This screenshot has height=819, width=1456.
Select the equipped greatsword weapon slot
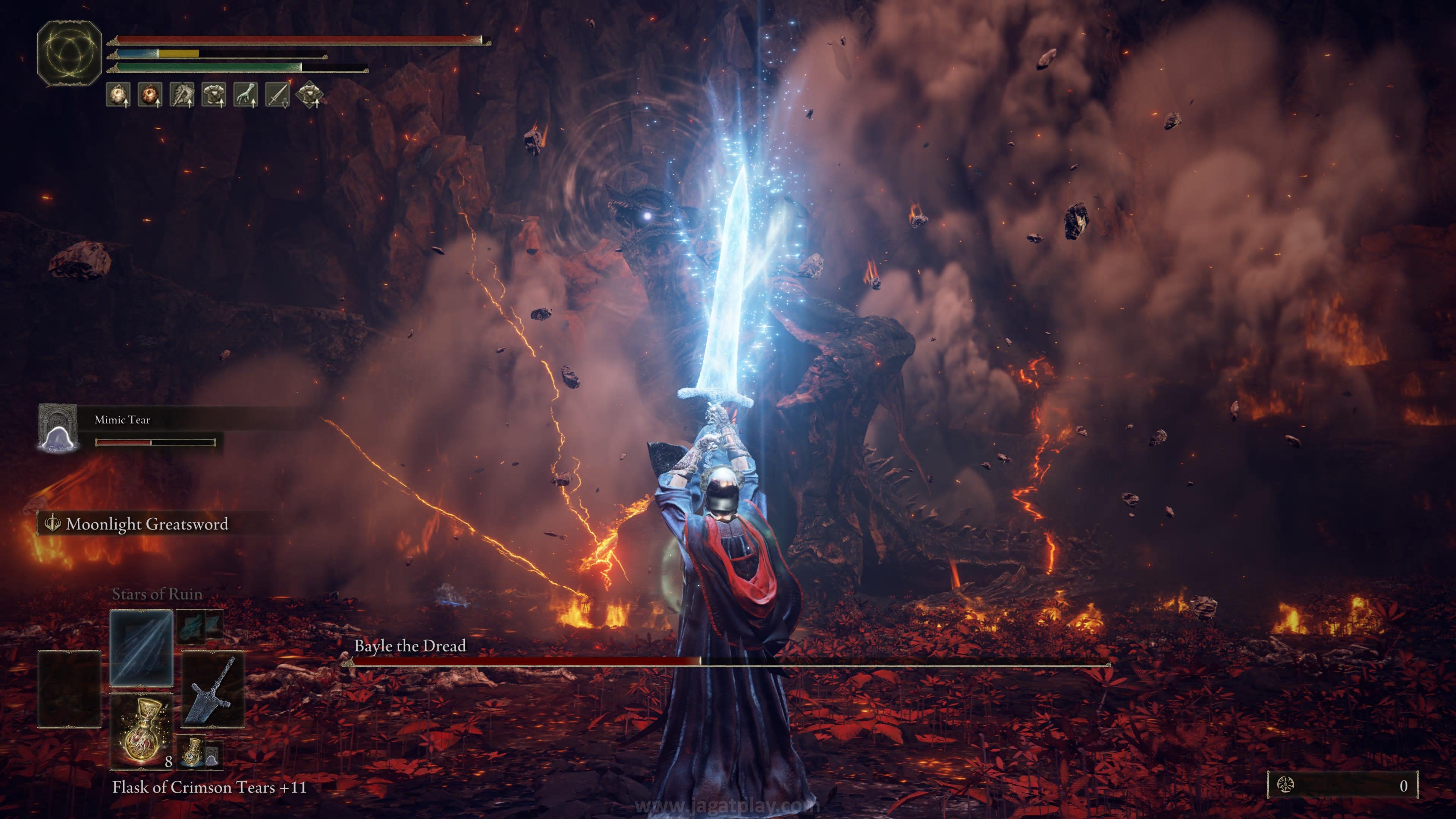click(212, 689)
